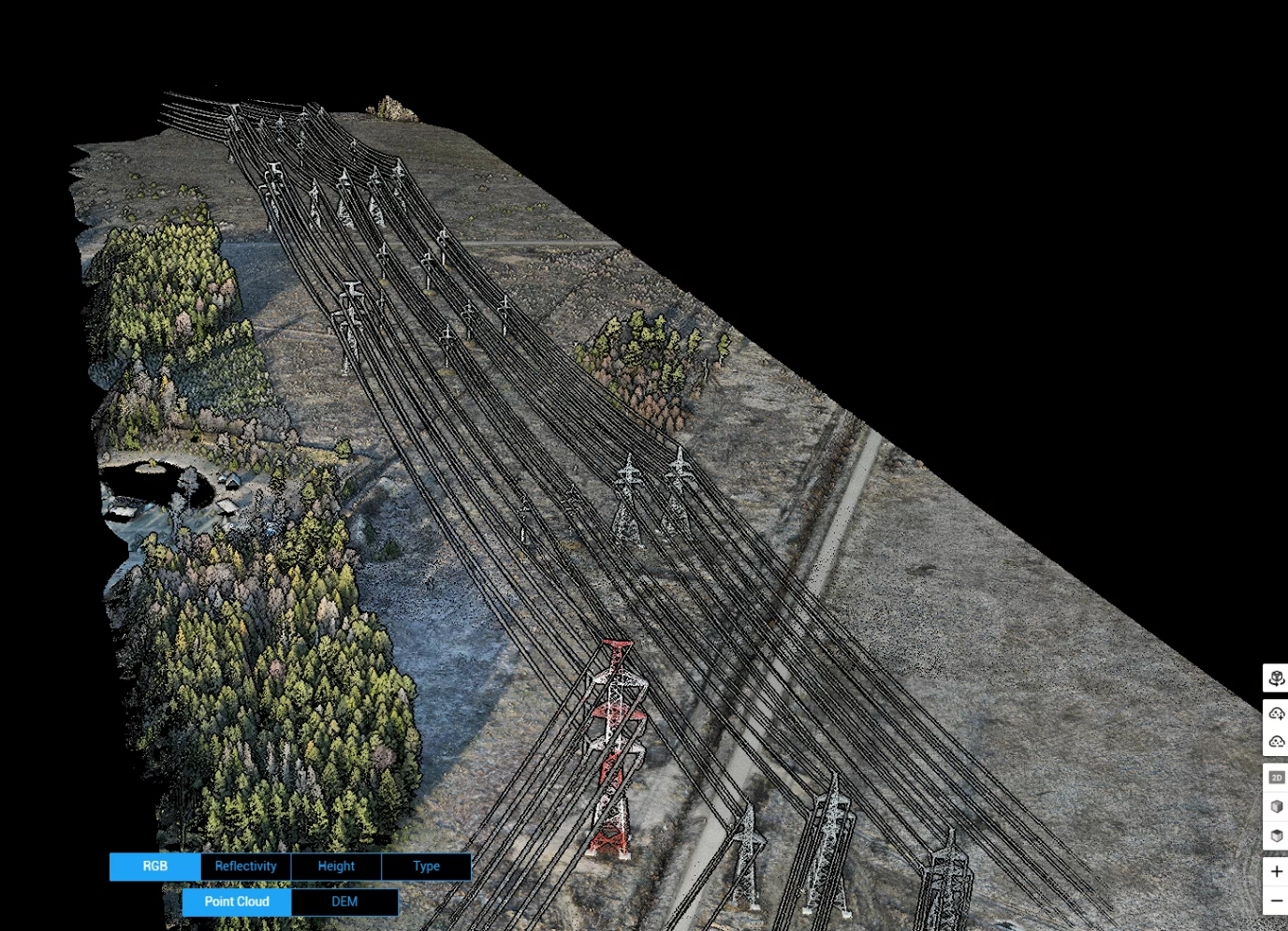Zoom in with the plus button

[x=1276, y=872]
